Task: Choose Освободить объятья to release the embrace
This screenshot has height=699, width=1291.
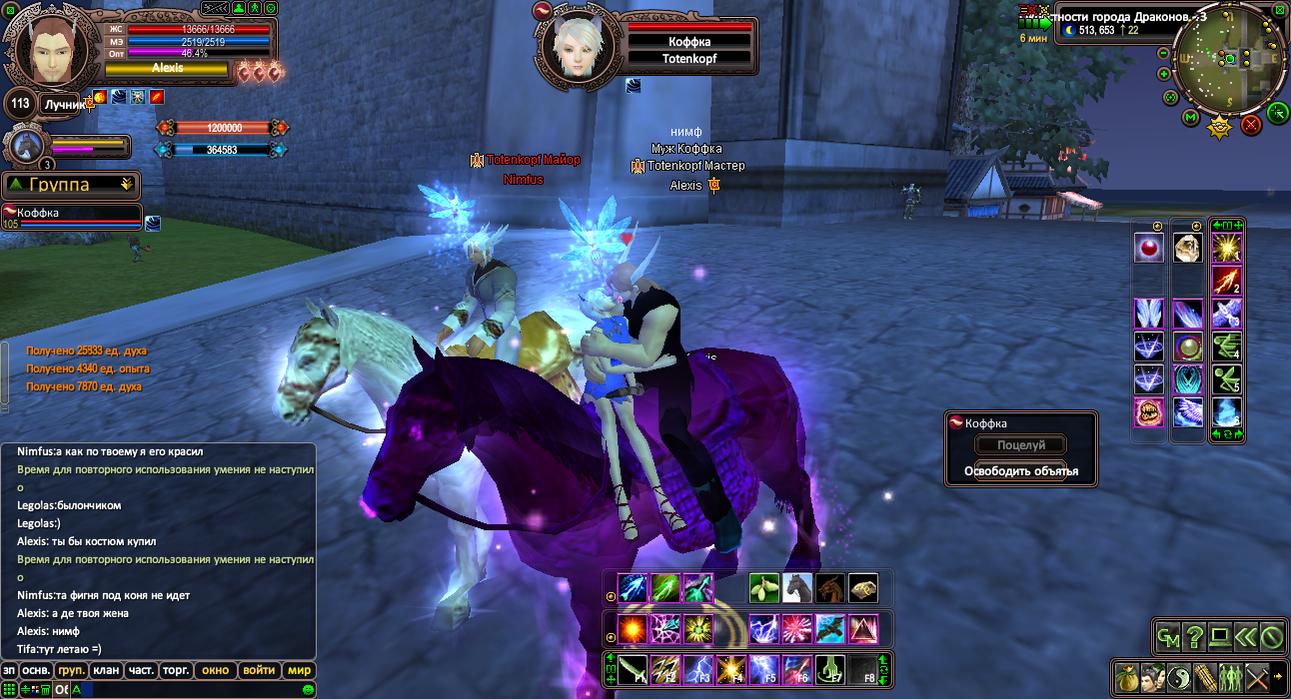Action: tap(1020, 471)
